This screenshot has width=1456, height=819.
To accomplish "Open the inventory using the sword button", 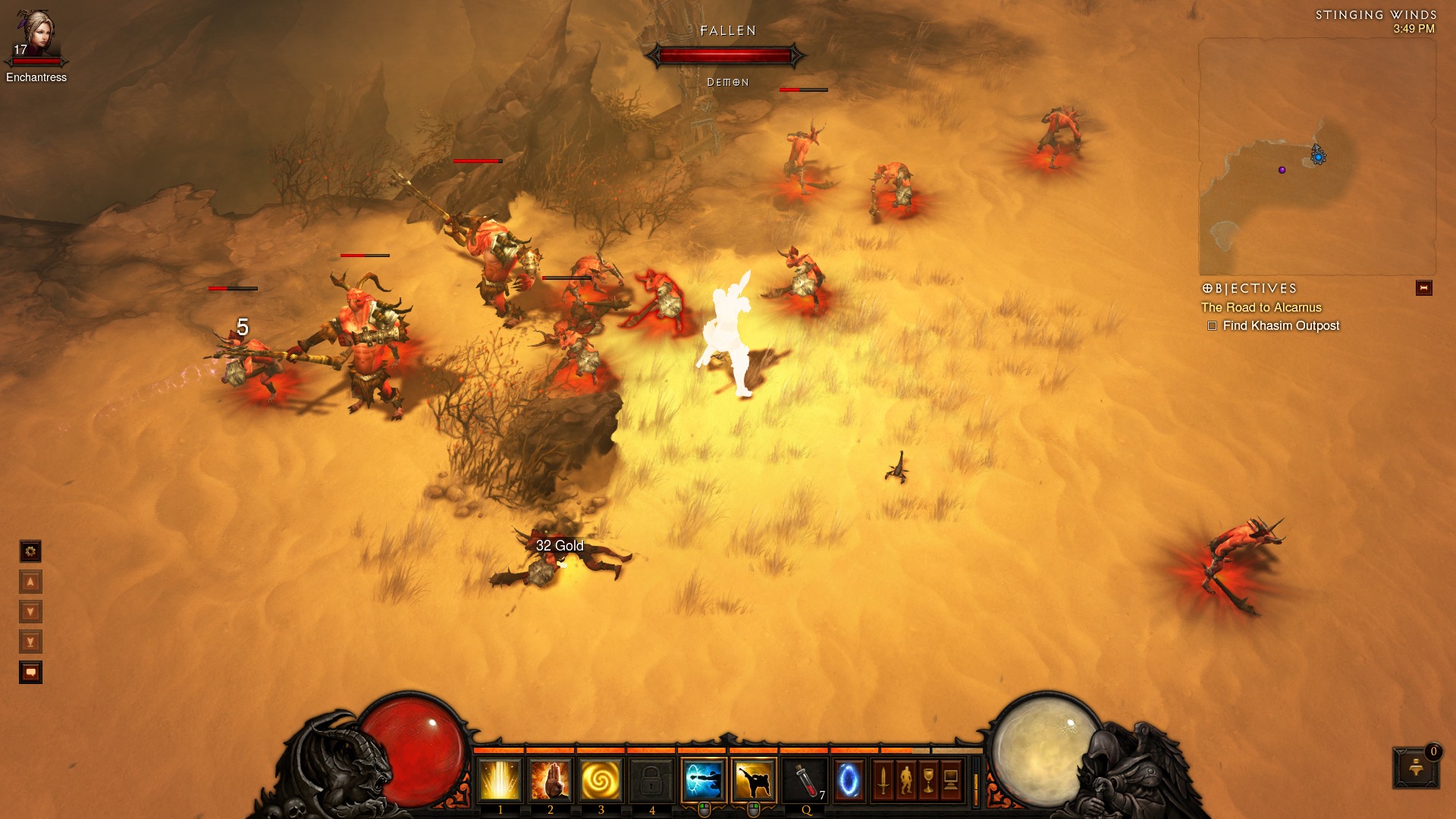I will pos(883,780).
